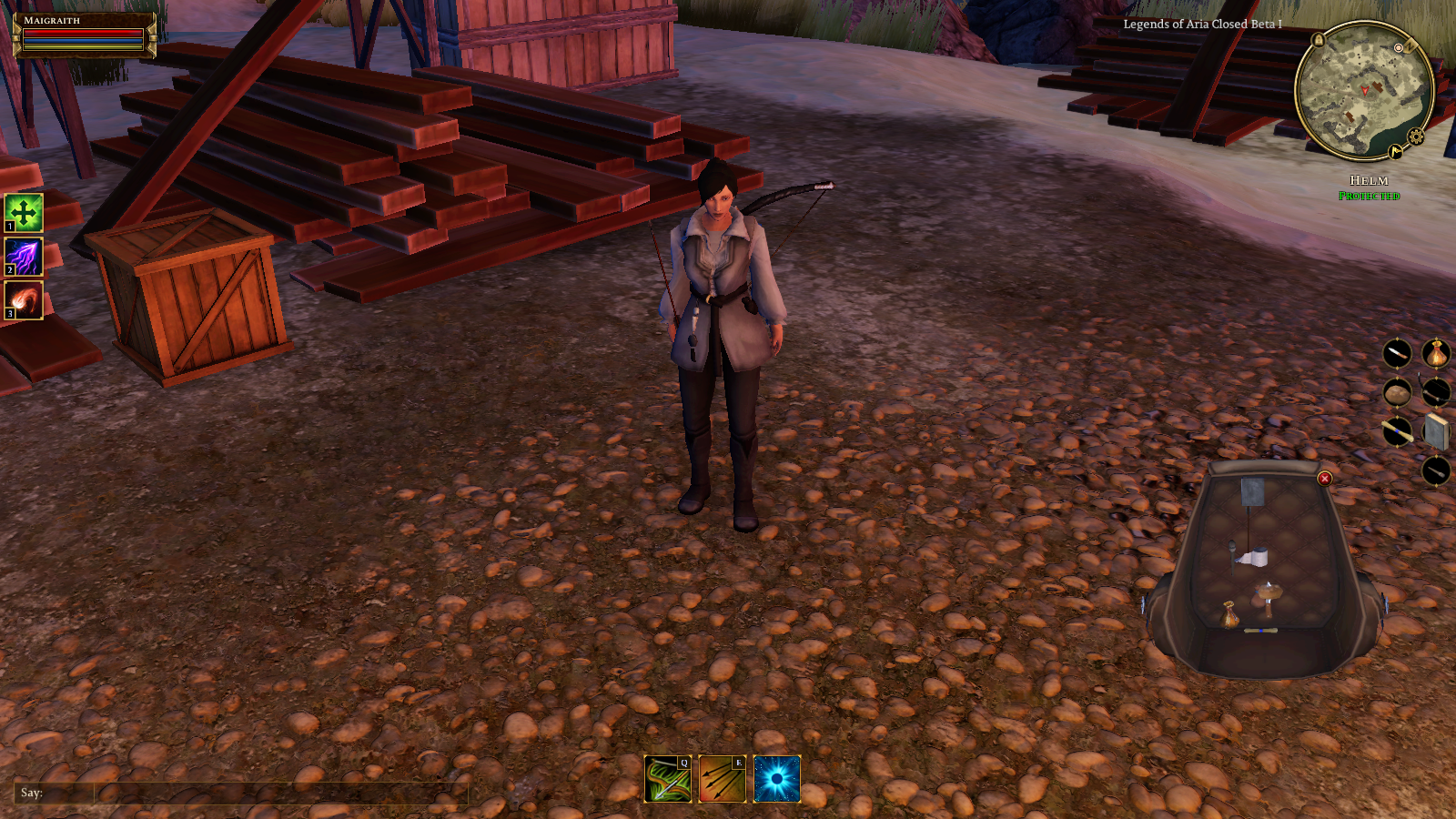The width and height of the screenshot is (1456, 819).
Task: Choose the bread loaf quick slot
Action: 1397,392
